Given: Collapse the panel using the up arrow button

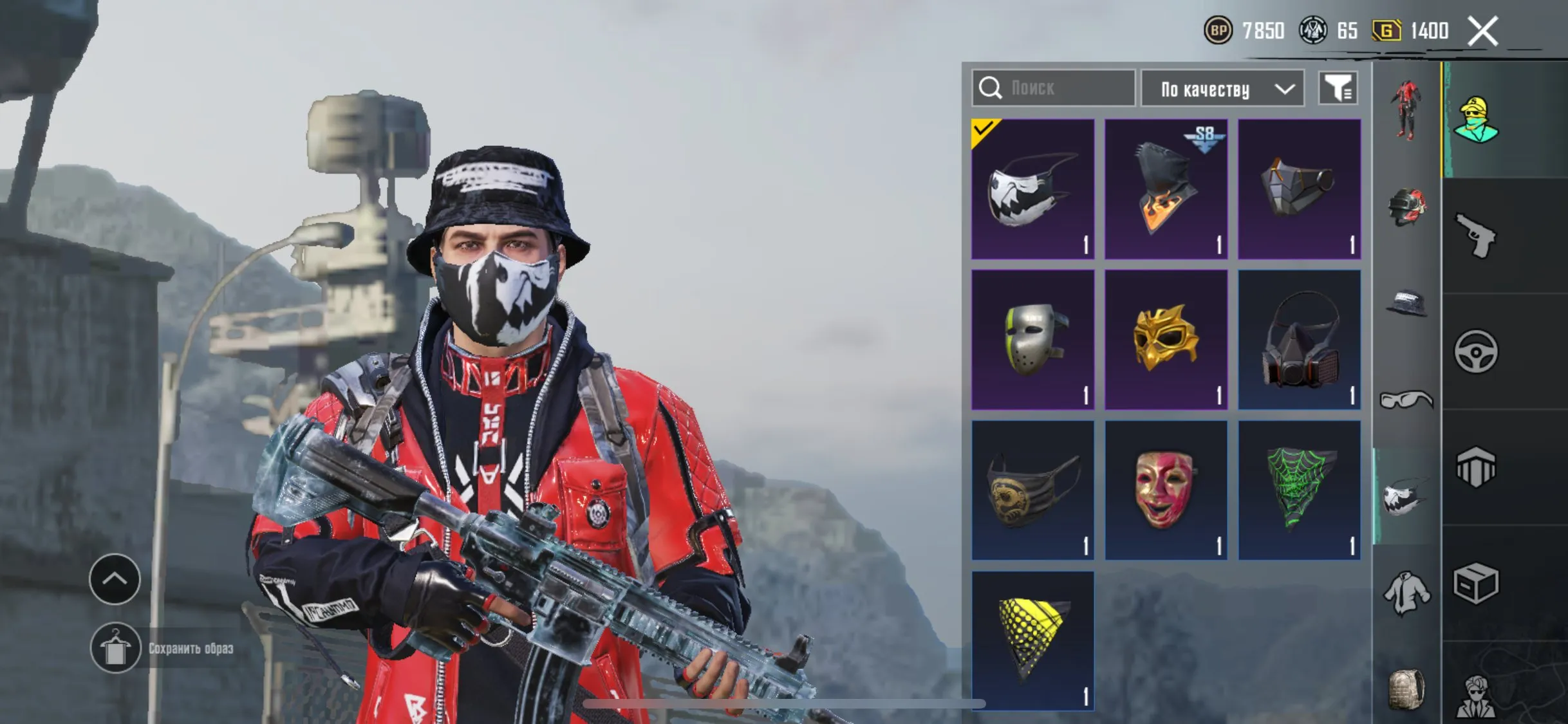Looking at the screenshot, I should tap(115, 580).
